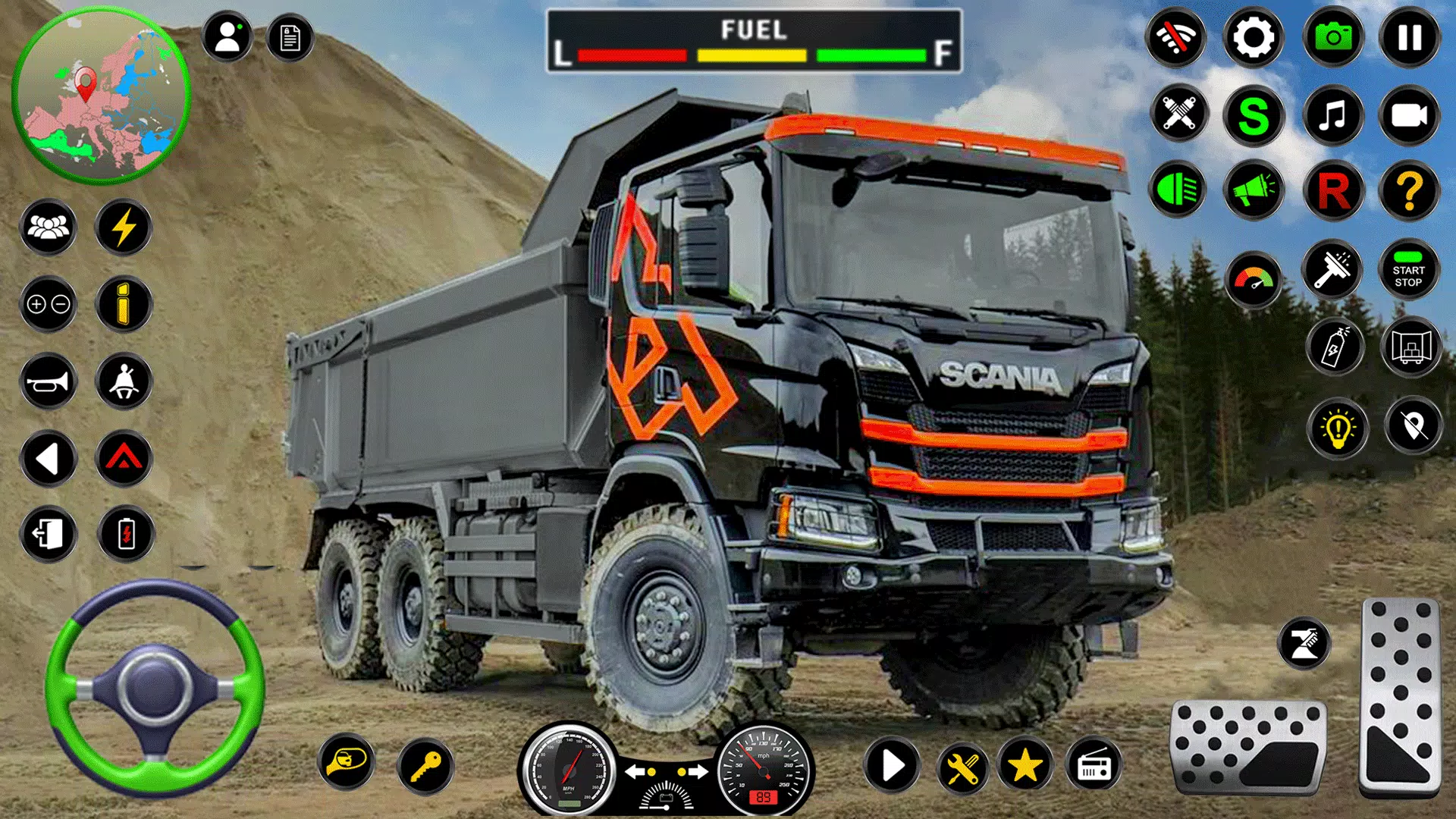Click the white play arrow button
1456x819 pixels.
click(x=893, y=766)
